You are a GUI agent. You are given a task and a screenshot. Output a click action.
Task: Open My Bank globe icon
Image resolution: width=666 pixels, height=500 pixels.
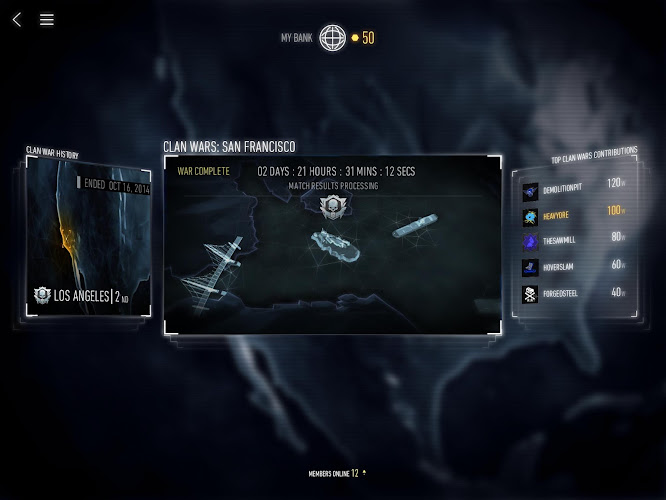(332, 38)
